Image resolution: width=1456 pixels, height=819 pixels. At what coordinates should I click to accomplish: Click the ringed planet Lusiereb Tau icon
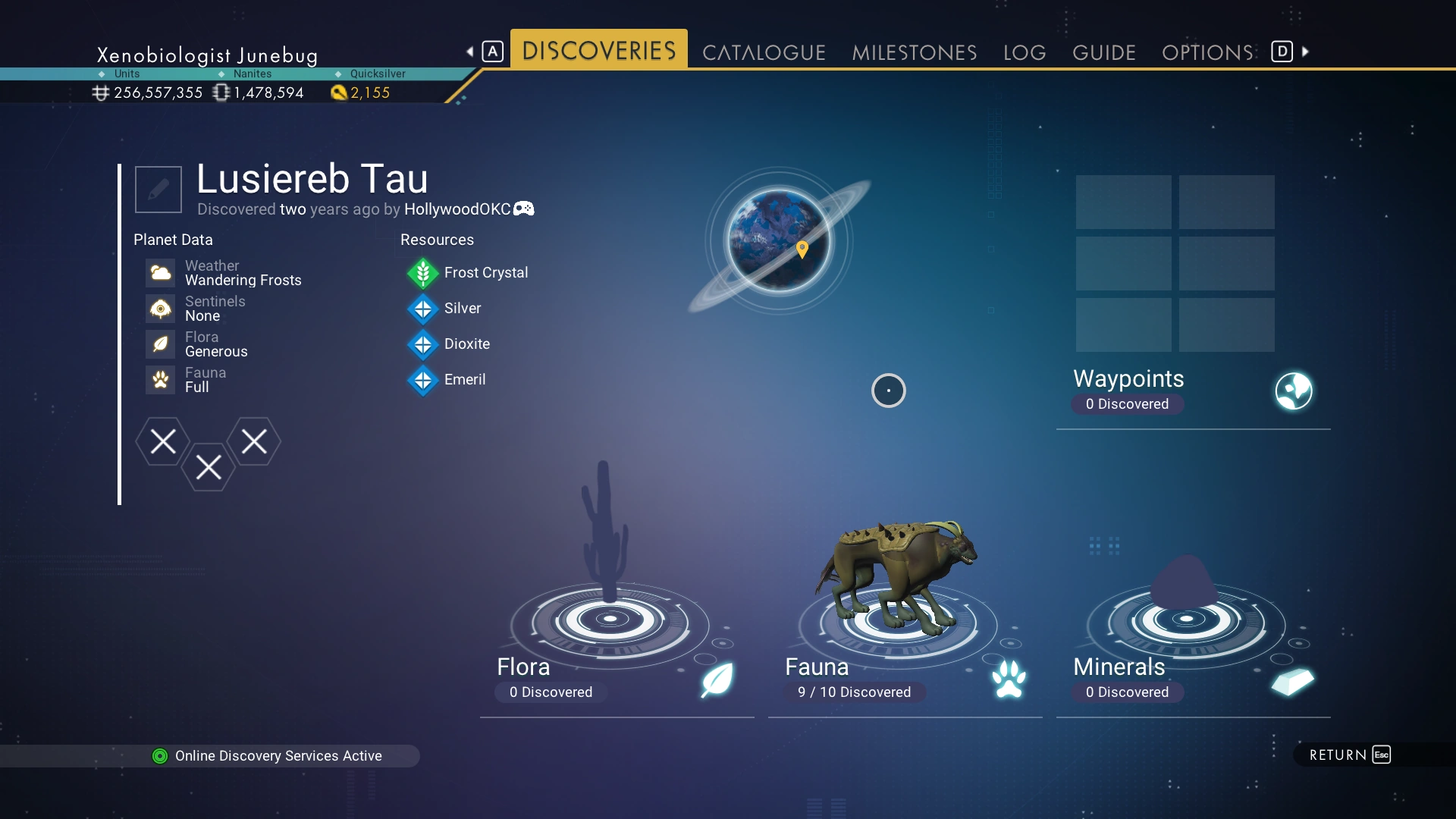click(x=779, y=240)
